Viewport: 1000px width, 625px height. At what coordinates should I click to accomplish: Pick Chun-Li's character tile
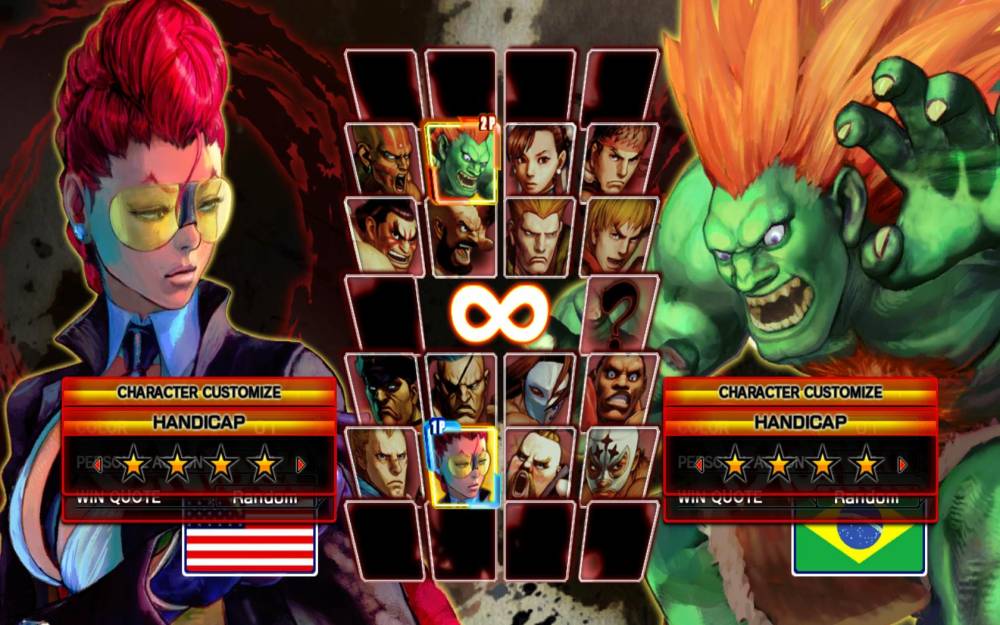[540, 159]
